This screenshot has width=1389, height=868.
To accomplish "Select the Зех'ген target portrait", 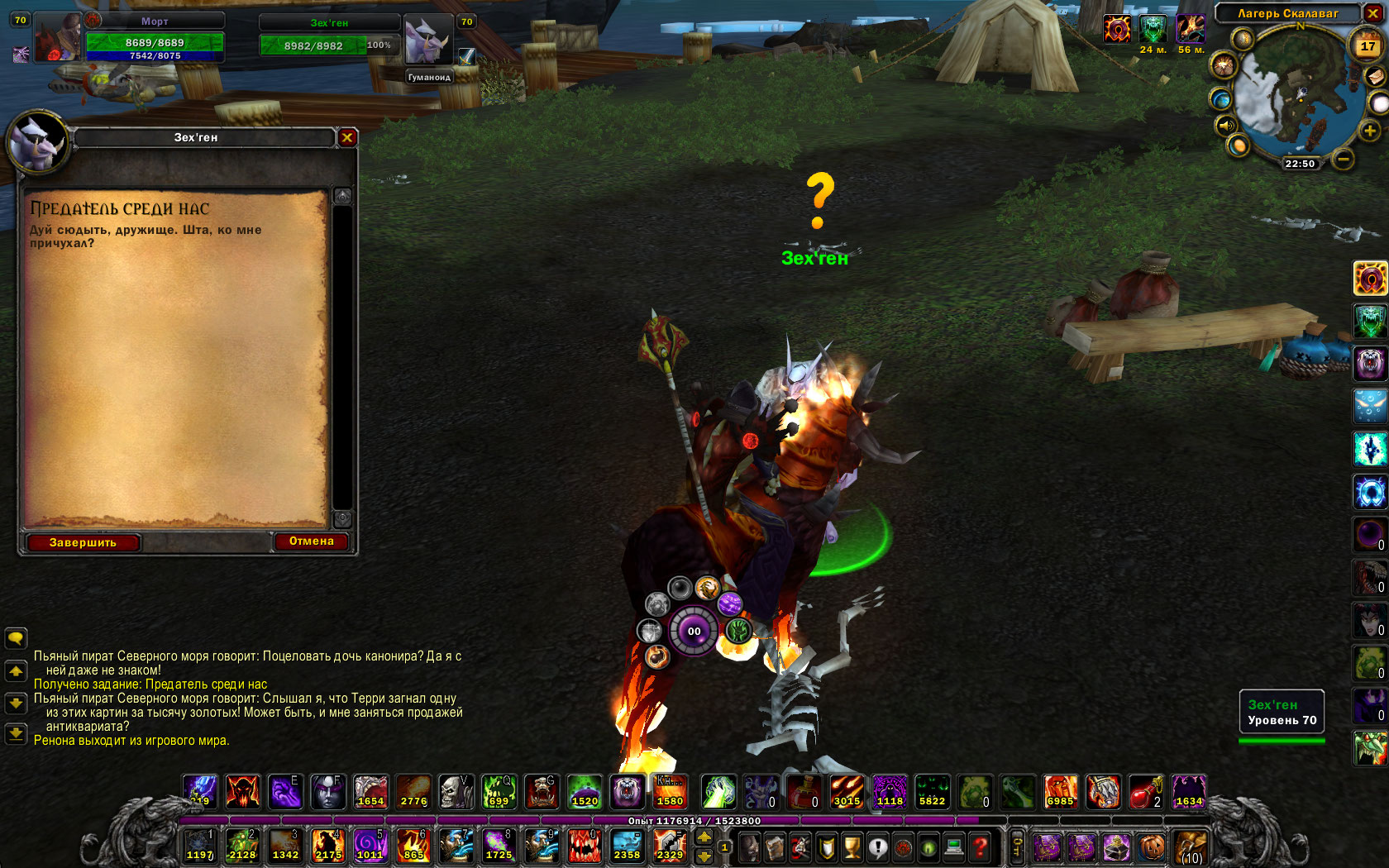I will [x=428, y=39].
